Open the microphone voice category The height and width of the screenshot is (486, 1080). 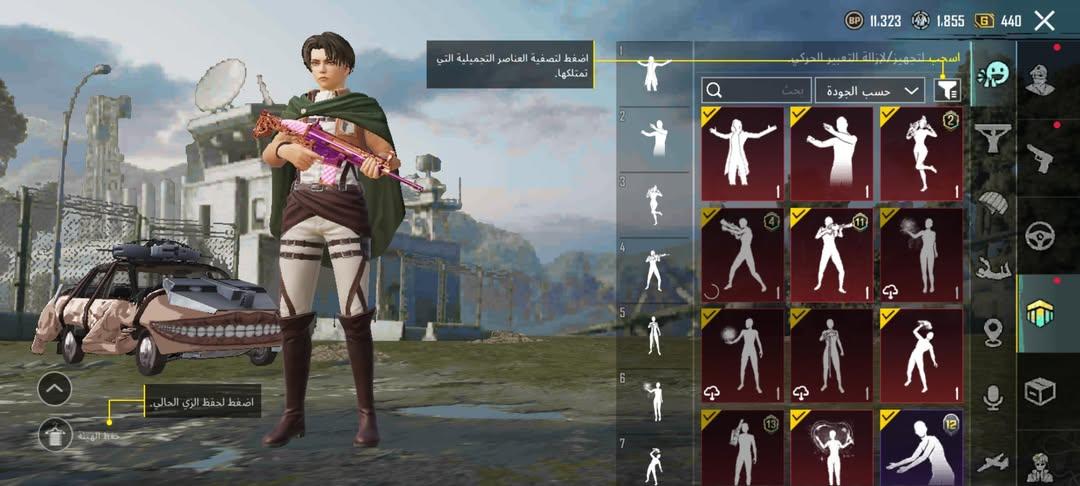coord(994,398)
